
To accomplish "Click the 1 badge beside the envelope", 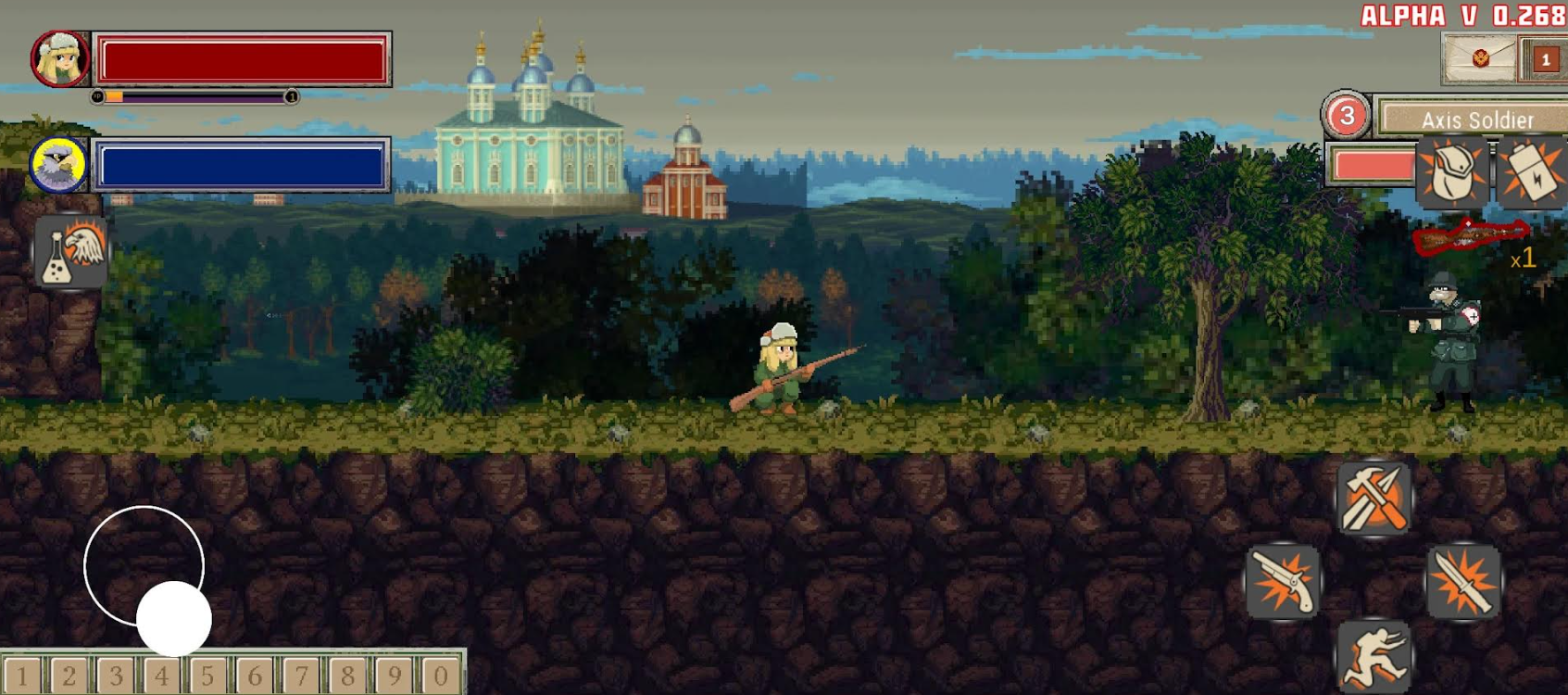I will [x=1545, y=57].
